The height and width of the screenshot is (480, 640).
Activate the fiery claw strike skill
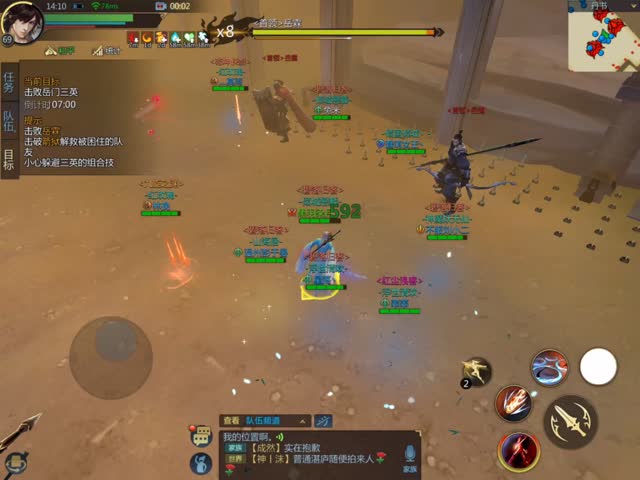click(x=514, y=402)
